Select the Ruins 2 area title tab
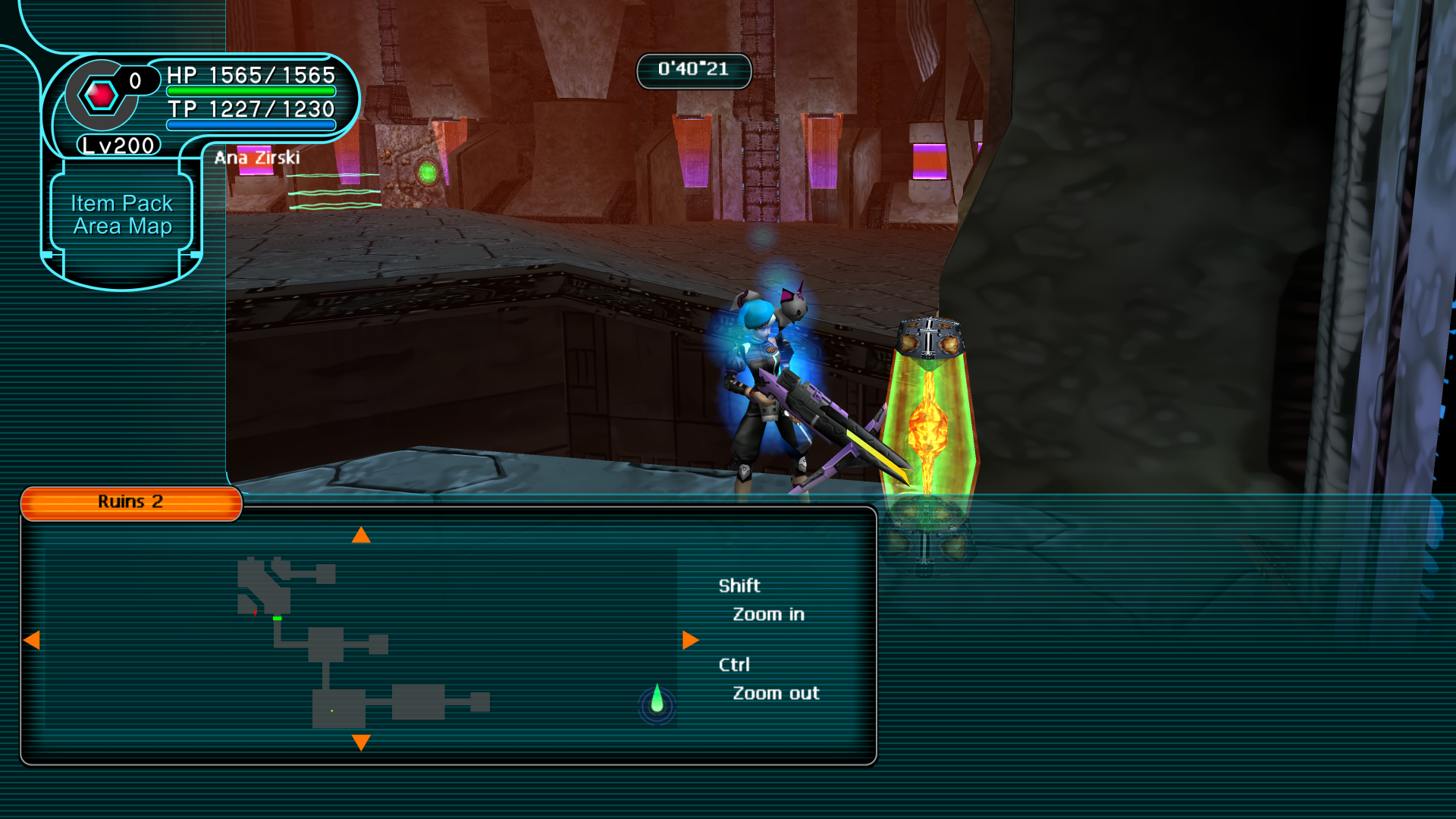Screen dimensions: 1456x819 (130, 502)
